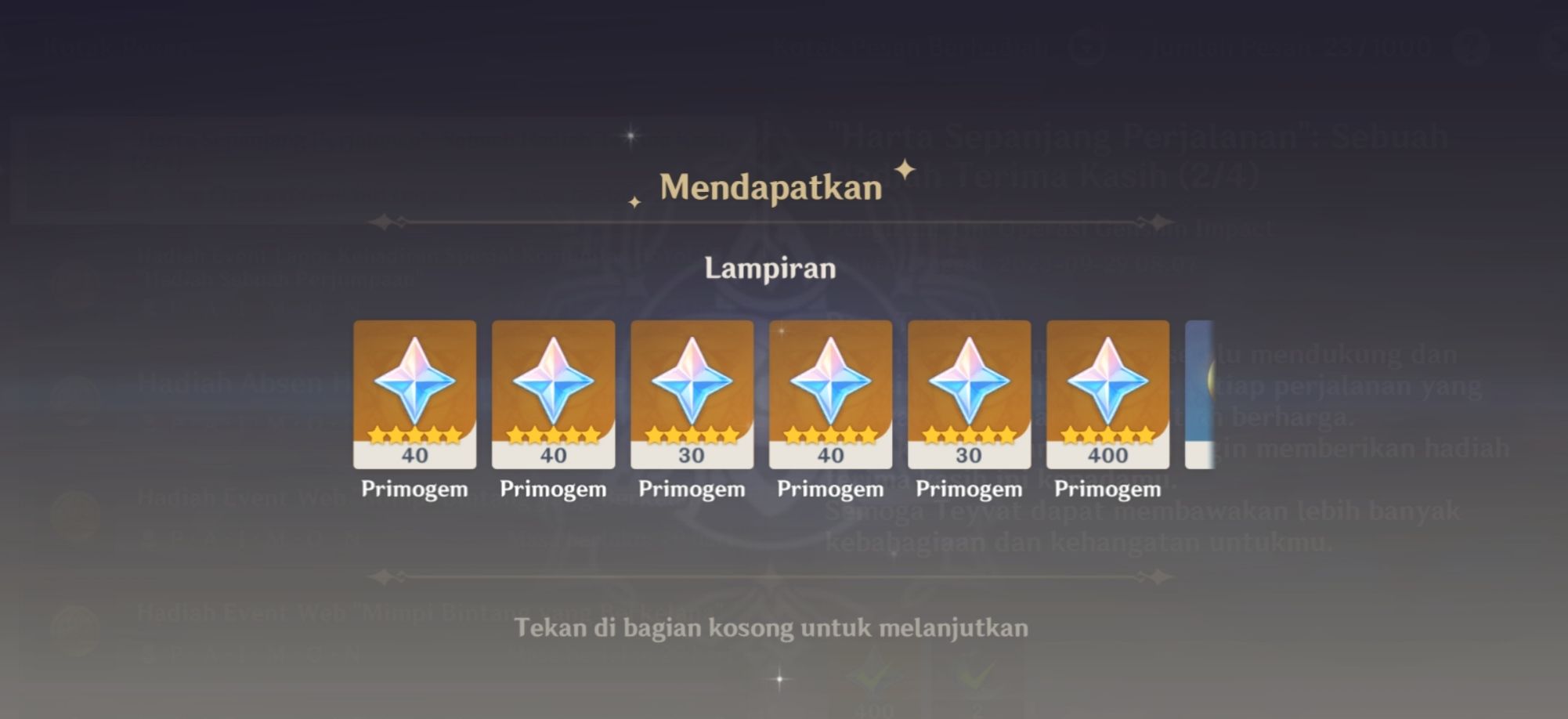Switch to the Kotak Pesan Berhadiah tab

tap(911, 49)
